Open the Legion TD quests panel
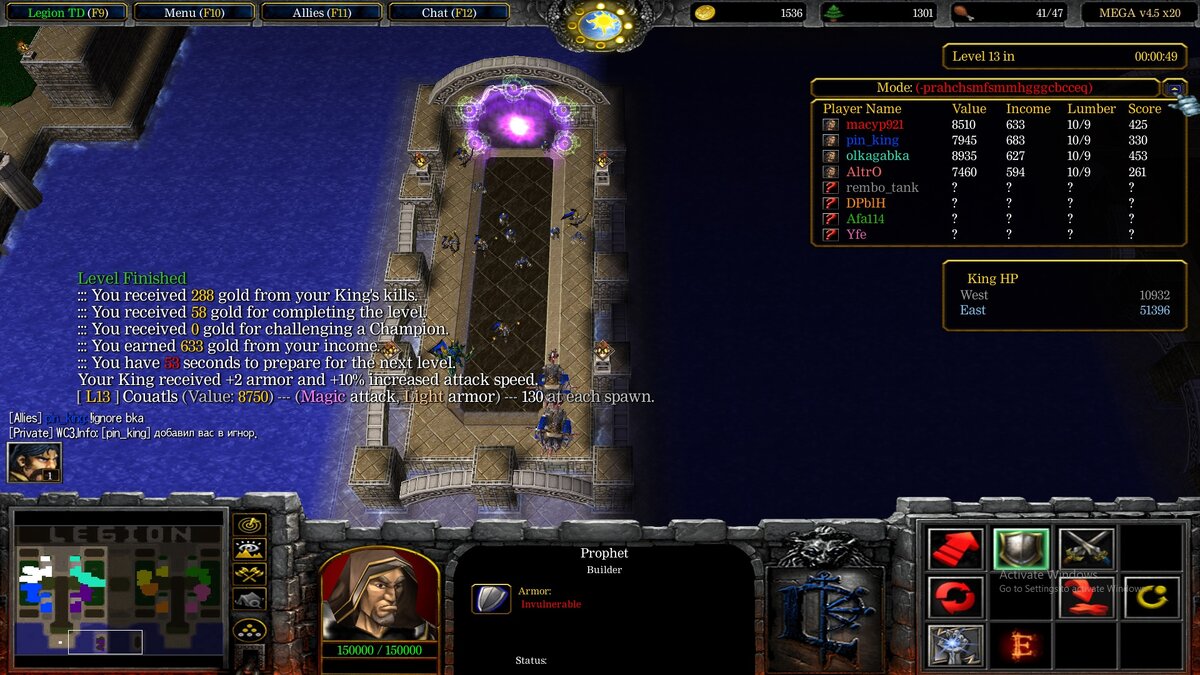Image resolution: width=1200 pixels, height=675 pixels. (x=68, y=13)
